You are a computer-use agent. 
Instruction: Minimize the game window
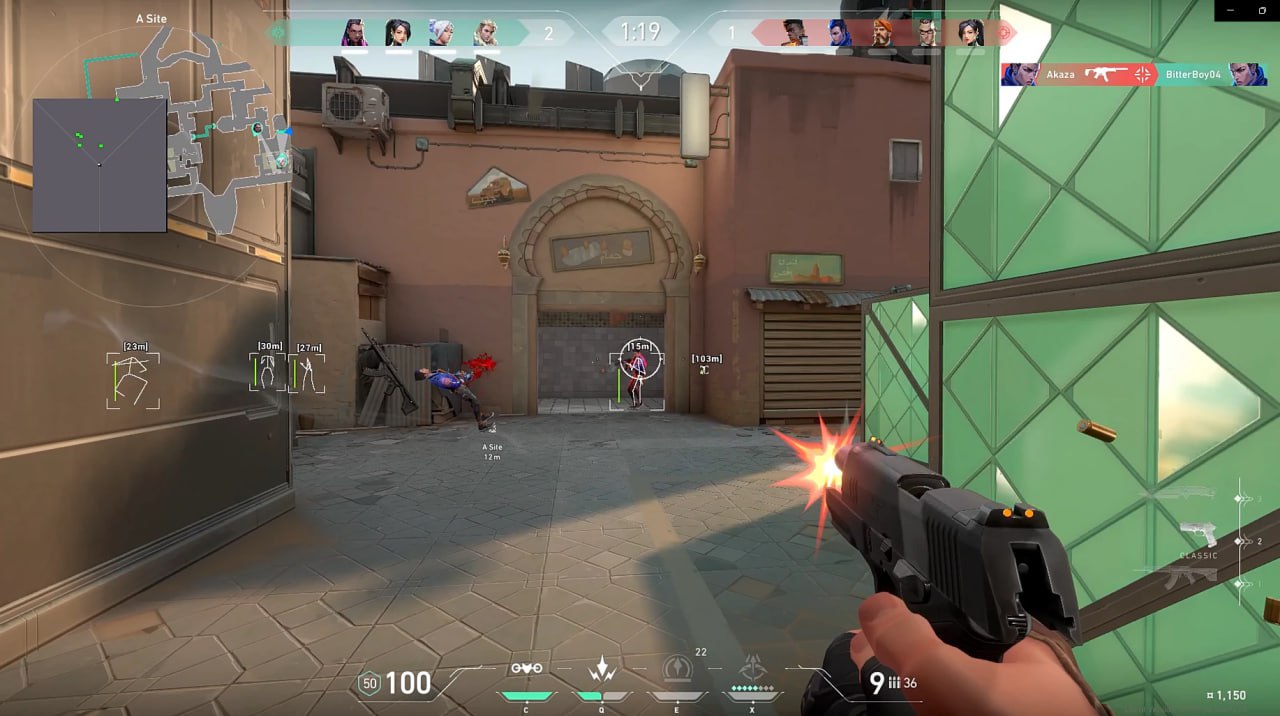[x=1232, y=9]
